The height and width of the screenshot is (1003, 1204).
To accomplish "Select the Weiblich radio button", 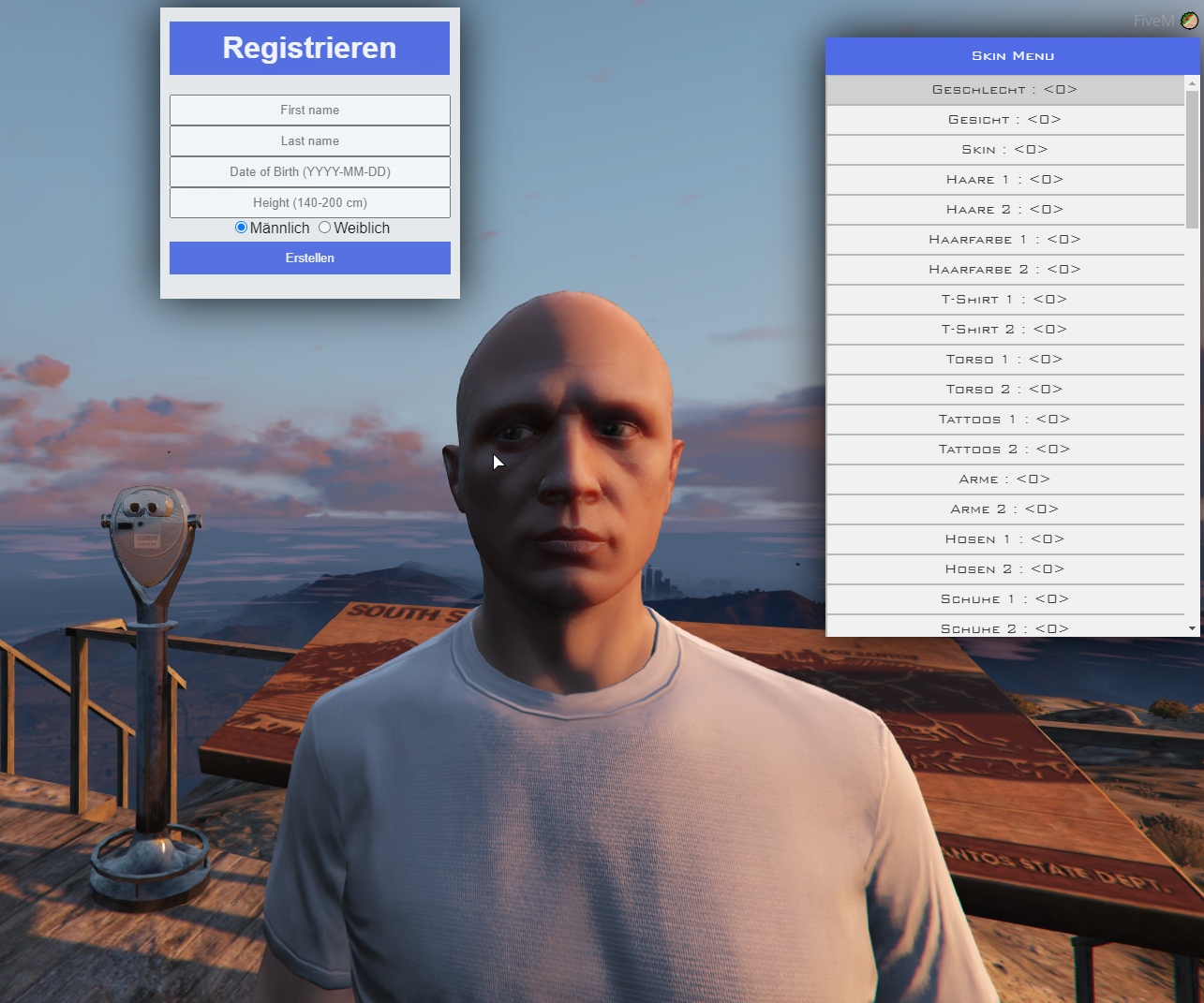I will pyautogui.click(x=325, y=228).
